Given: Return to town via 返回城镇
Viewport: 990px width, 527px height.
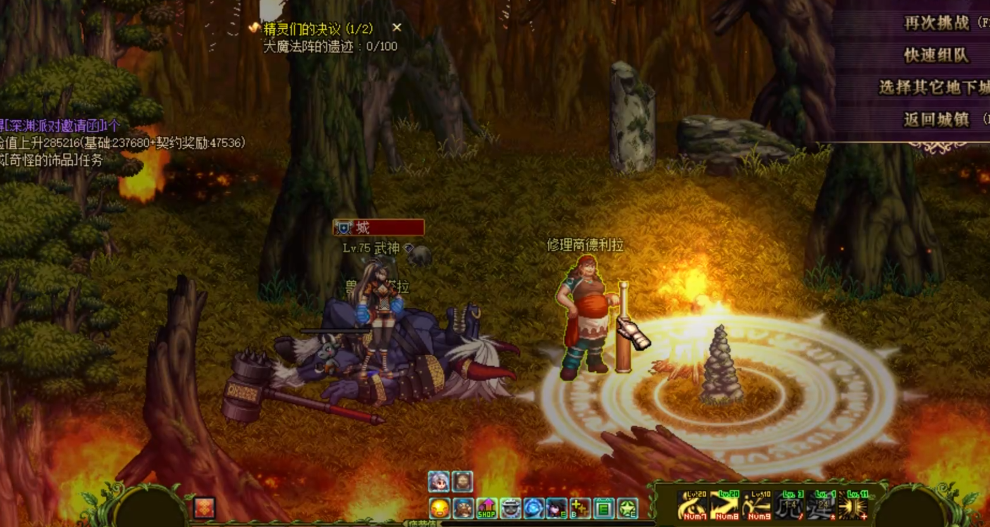Looking at the screenshot, I should click(x=936, y=119).
